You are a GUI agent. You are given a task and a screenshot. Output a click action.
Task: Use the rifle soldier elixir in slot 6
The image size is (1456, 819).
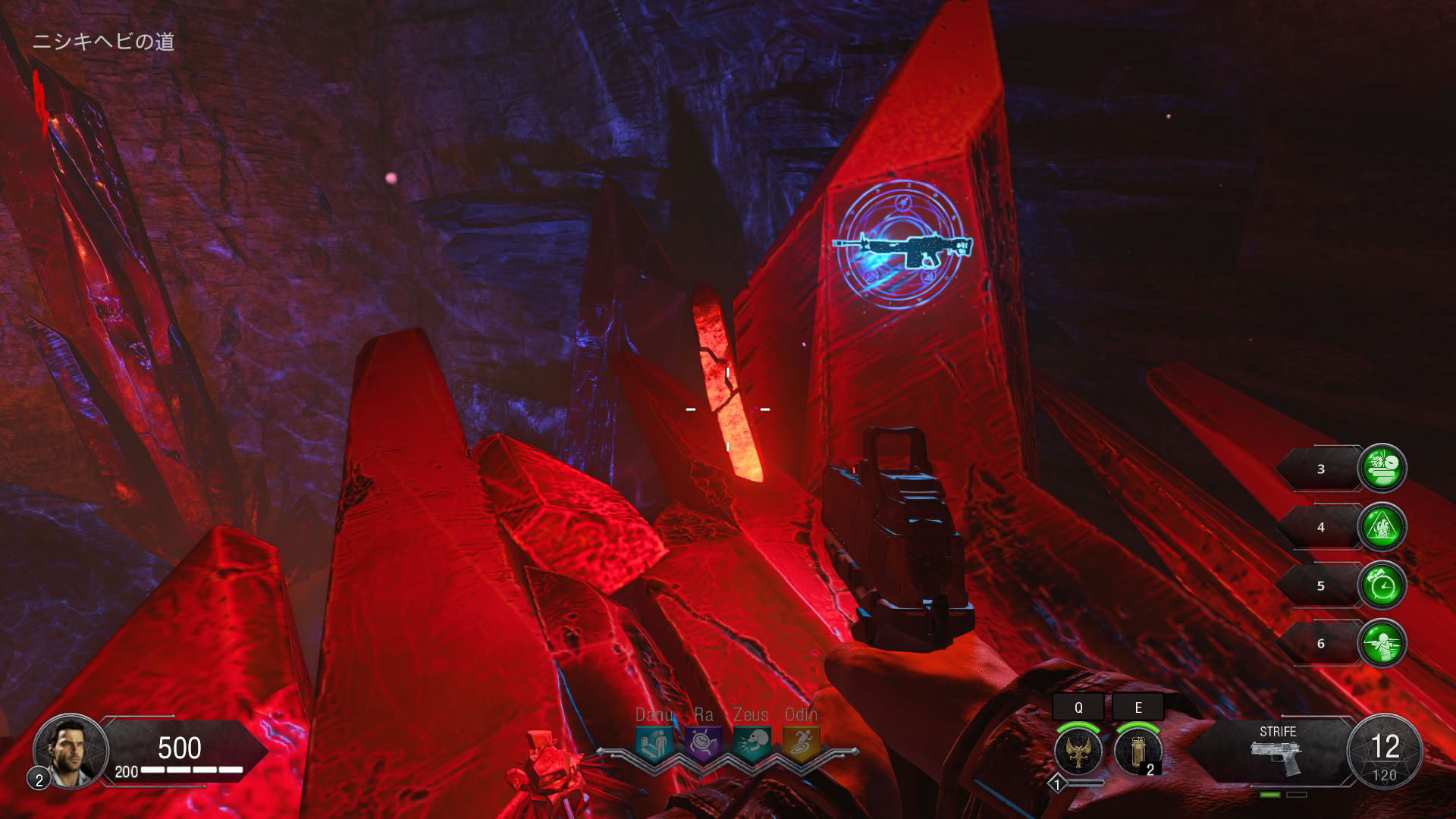click(x=1382, y=644)
